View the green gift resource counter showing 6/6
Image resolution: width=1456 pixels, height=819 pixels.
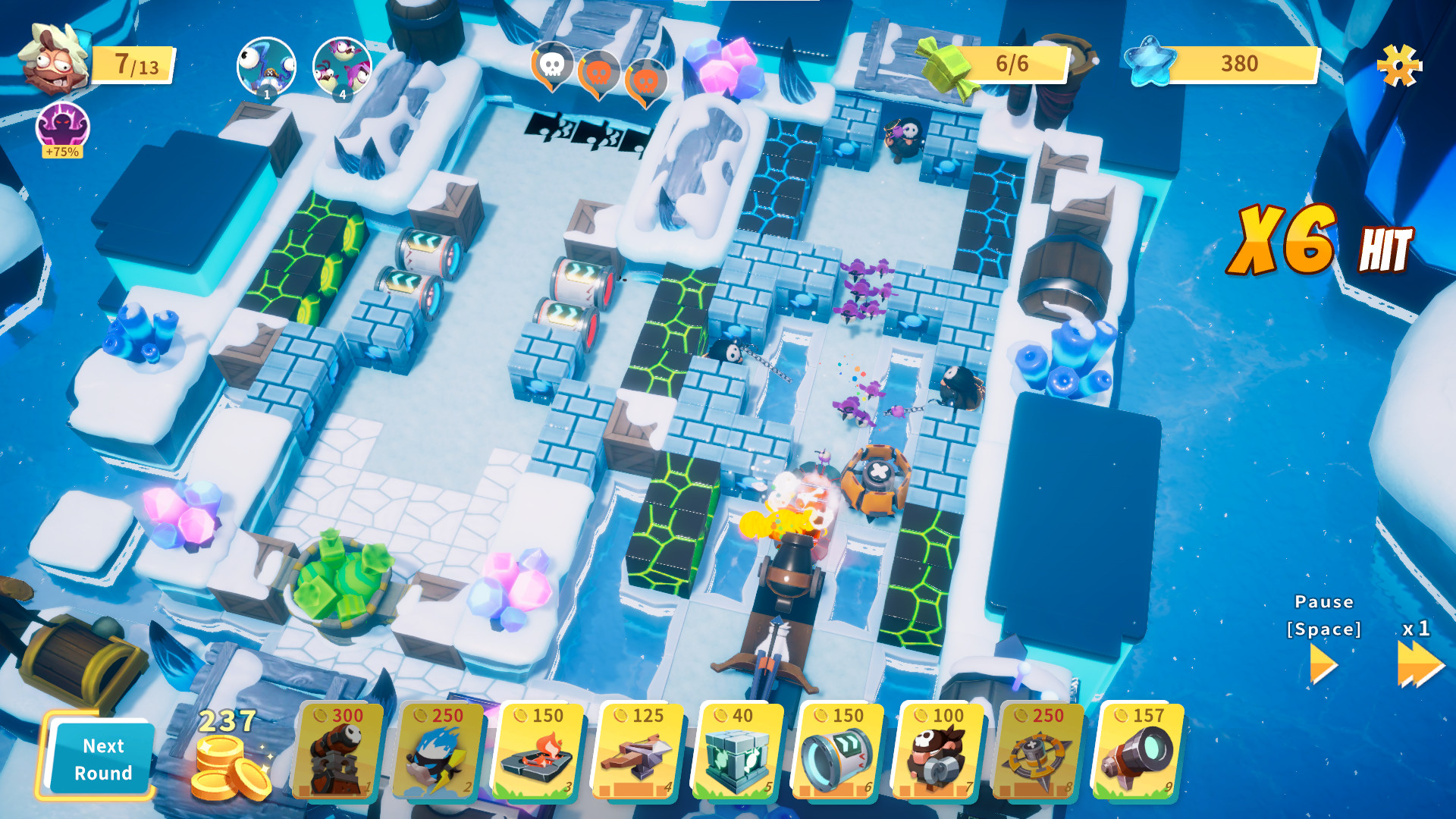click(x=993, y=65)
